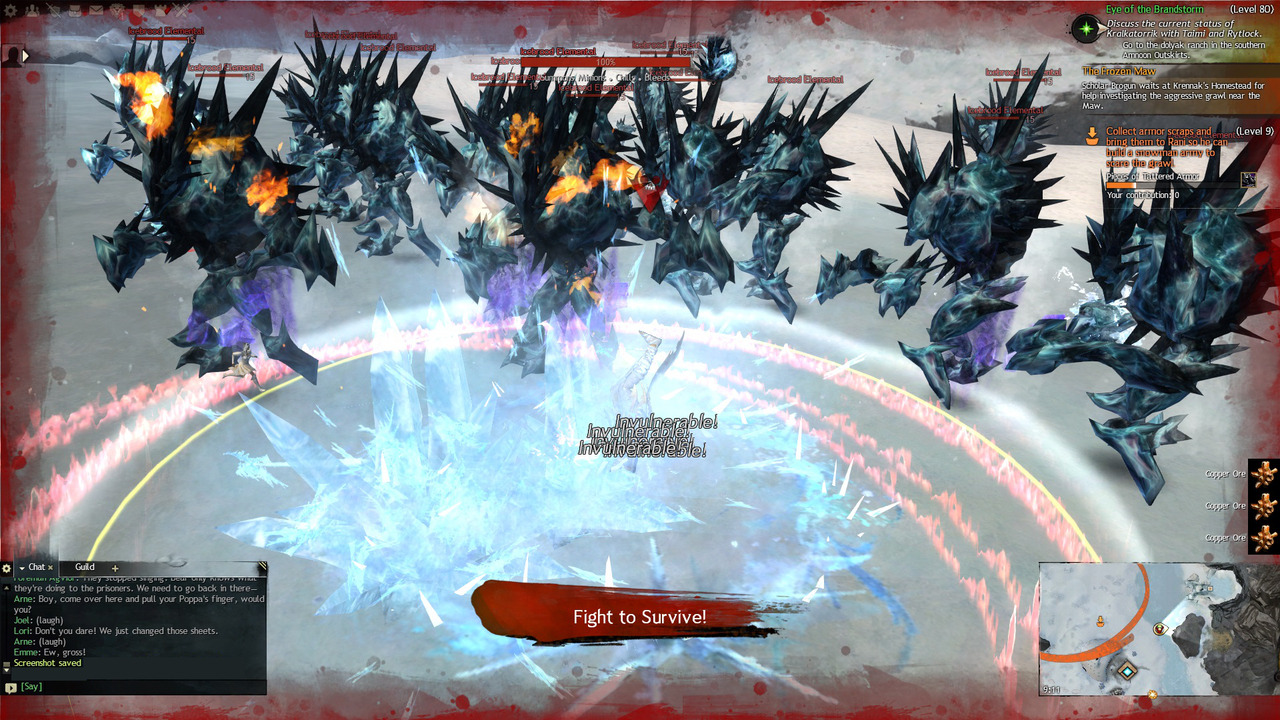Open the game menu gear icon
The height and width of the screenshot is (720, 1280).
(x=10, y=10)
